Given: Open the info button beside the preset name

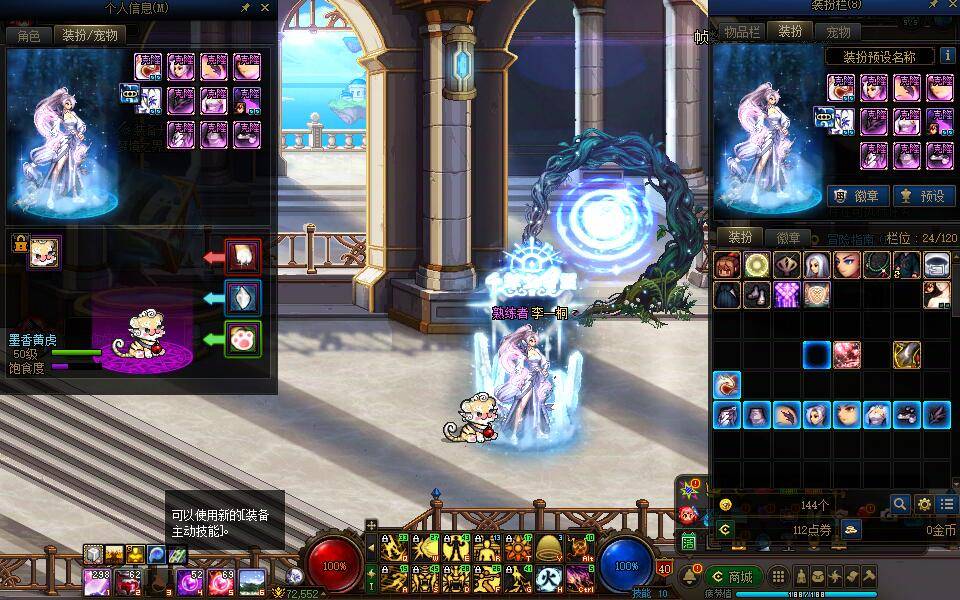Looking at the screenshot, I should pos(945,57).
